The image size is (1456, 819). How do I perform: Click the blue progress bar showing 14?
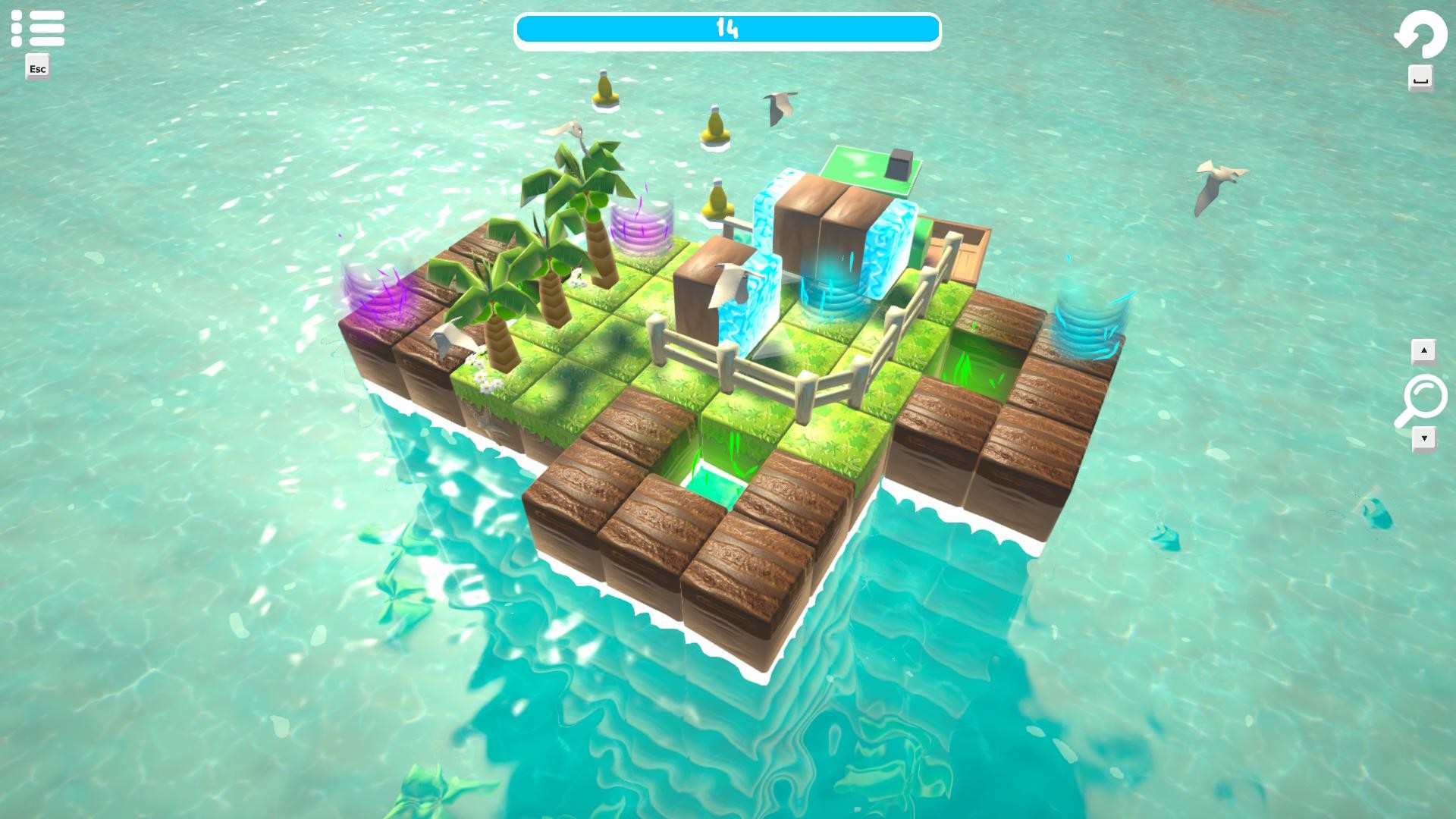[x=727, y=29]
